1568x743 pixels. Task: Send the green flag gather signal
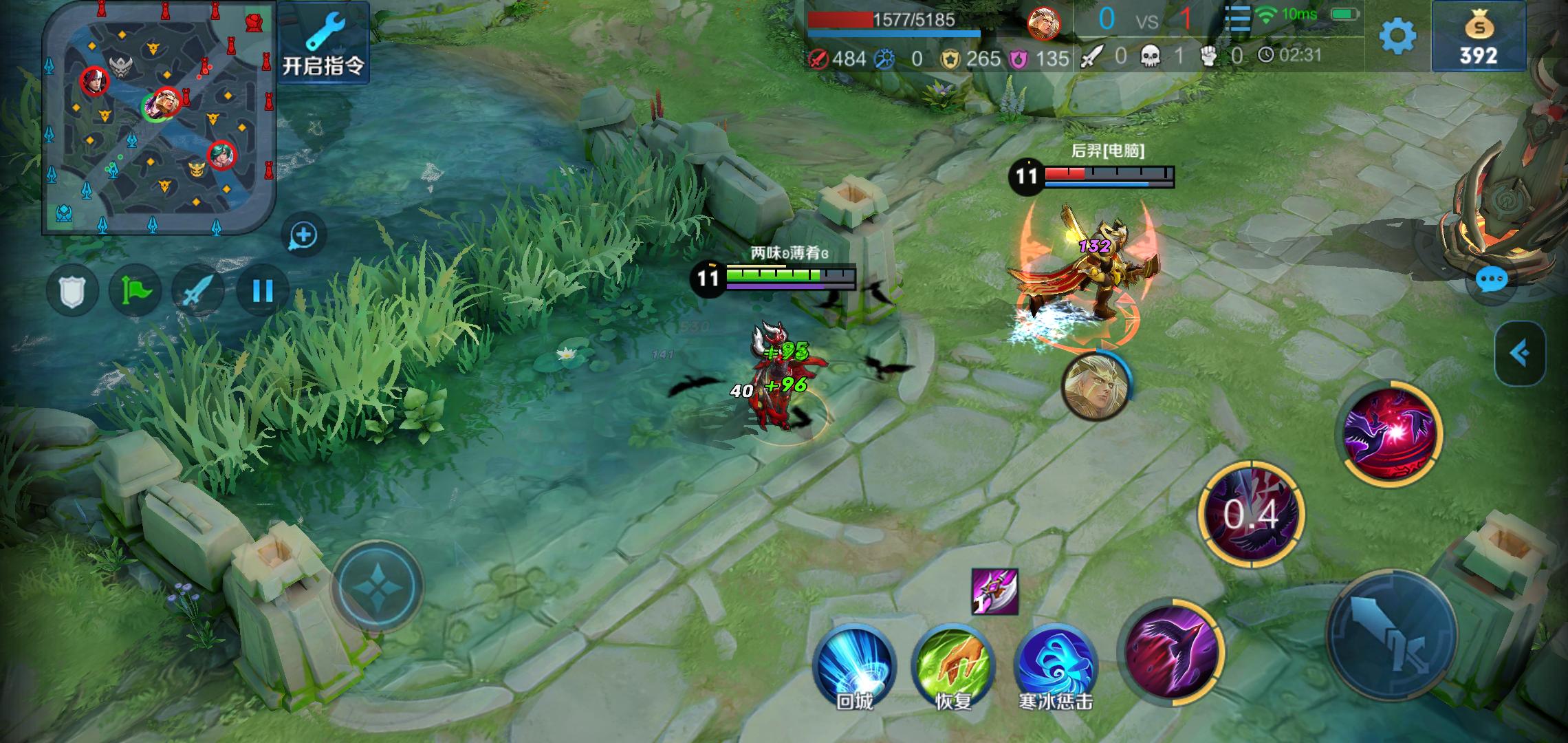click(x=135, y=292)
